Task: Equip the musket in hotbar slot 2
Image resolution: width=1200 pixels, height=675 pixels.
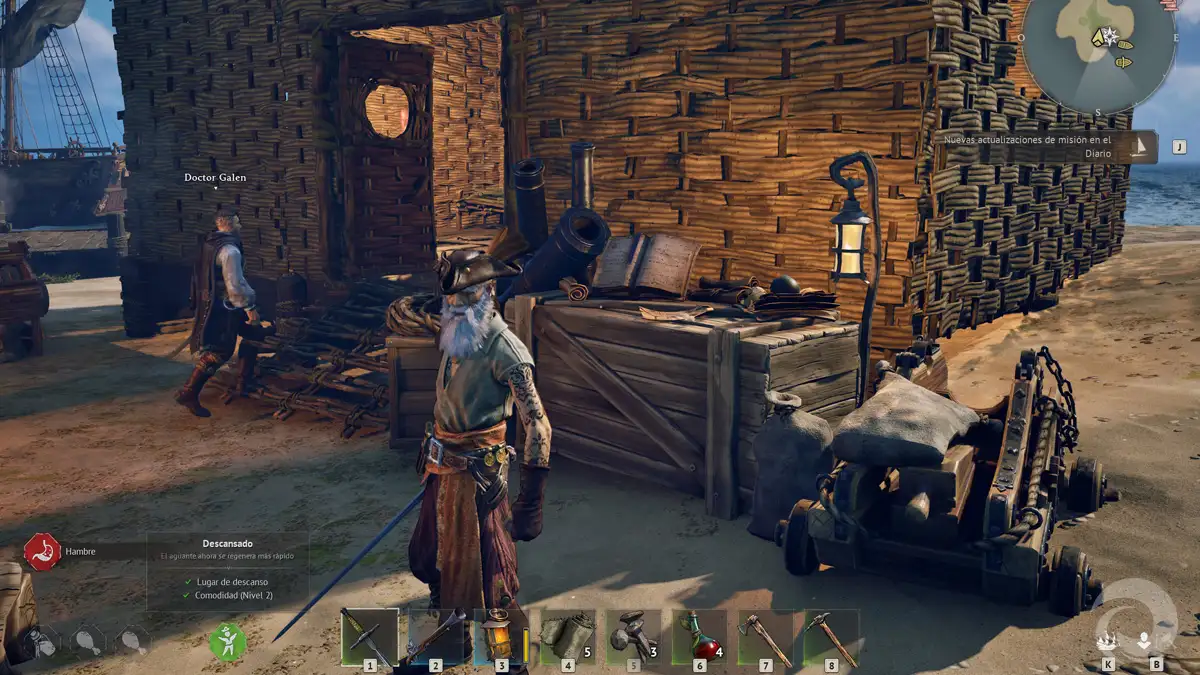Action: point(435,636)
